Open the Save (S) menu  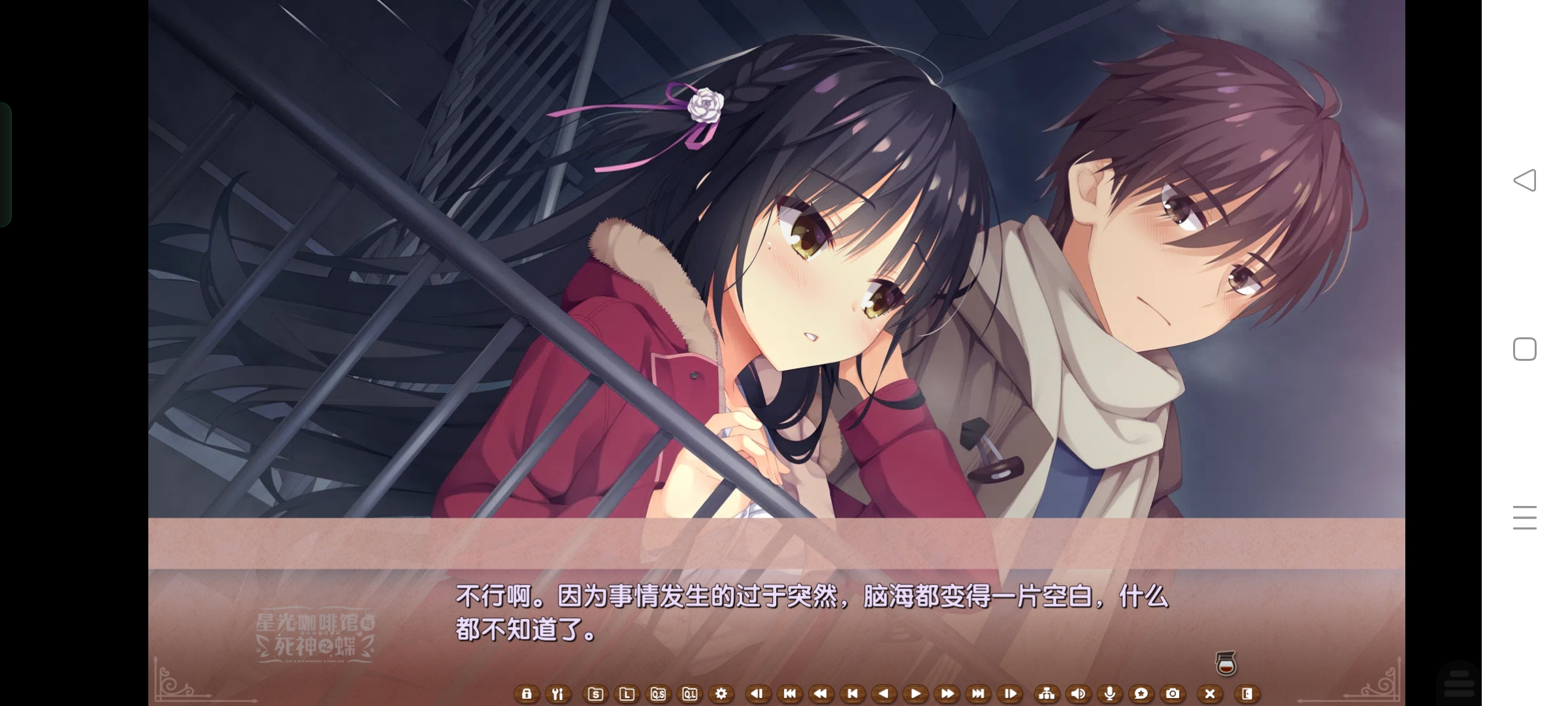click(595, 694)
